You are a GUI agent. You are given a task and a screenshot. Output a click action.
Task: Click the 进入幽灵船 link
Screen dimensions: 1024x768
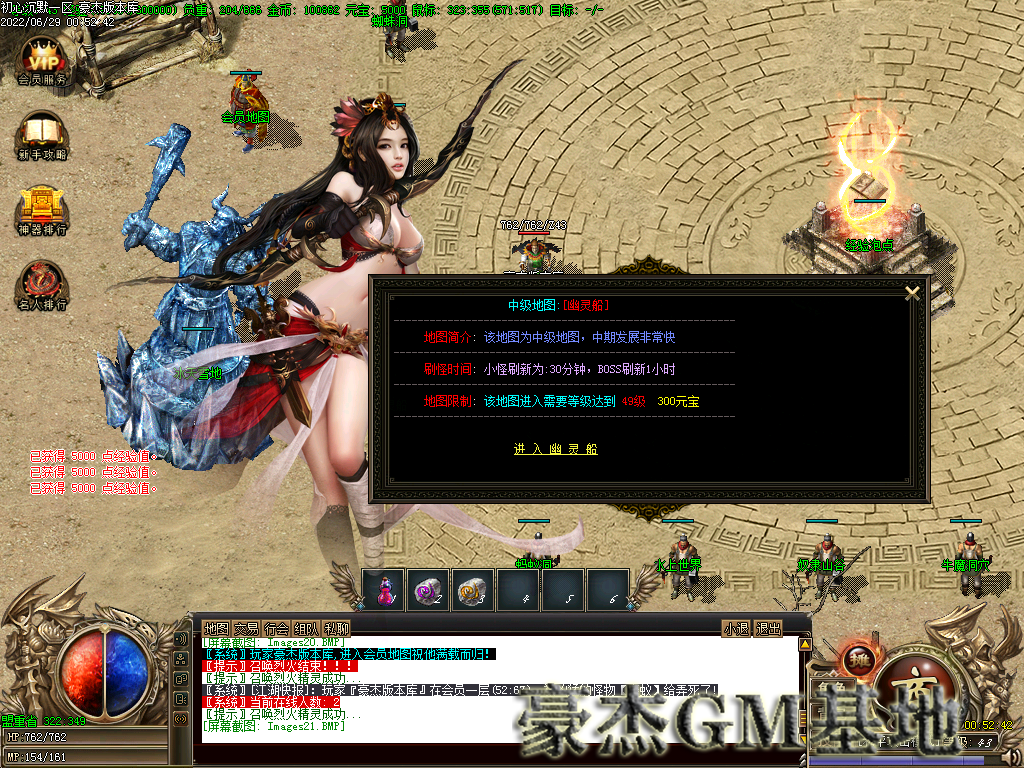pyautogui.click(x=555, y=449)
